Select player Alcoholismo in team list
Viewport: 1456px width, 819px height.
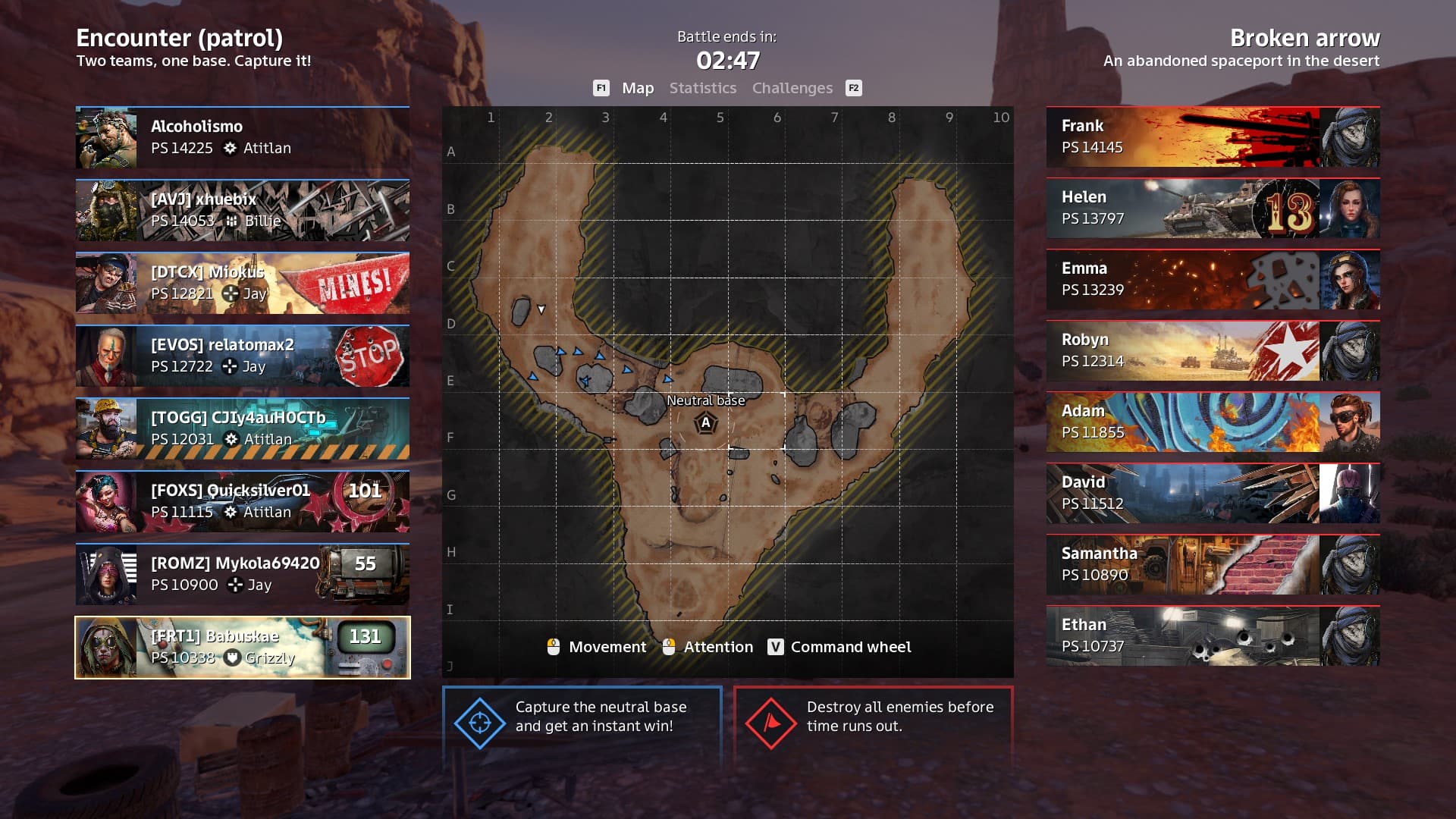(x=243, y=137)
